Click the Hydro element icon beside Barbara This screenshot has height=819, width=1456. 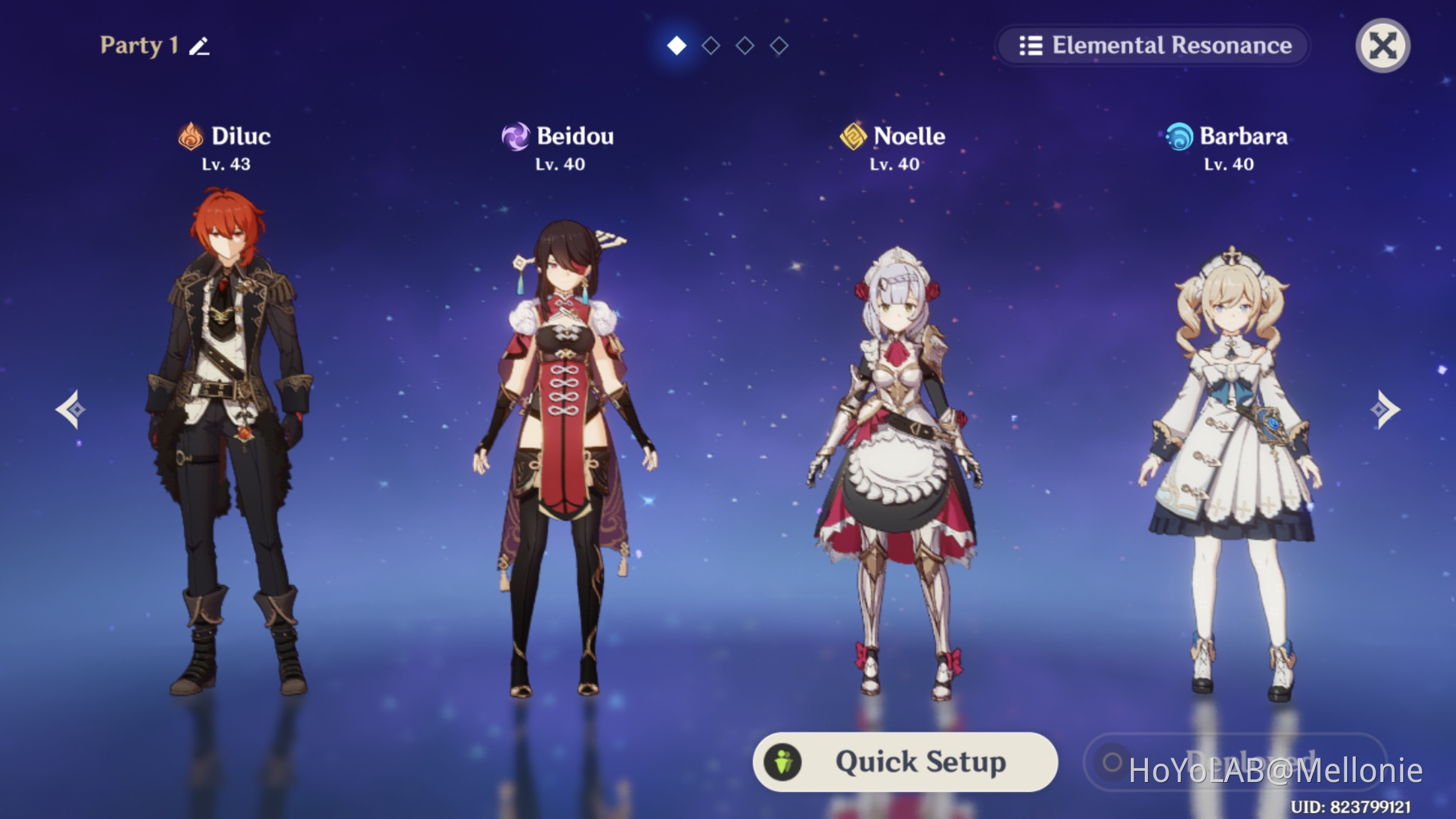click(1178, 136)
